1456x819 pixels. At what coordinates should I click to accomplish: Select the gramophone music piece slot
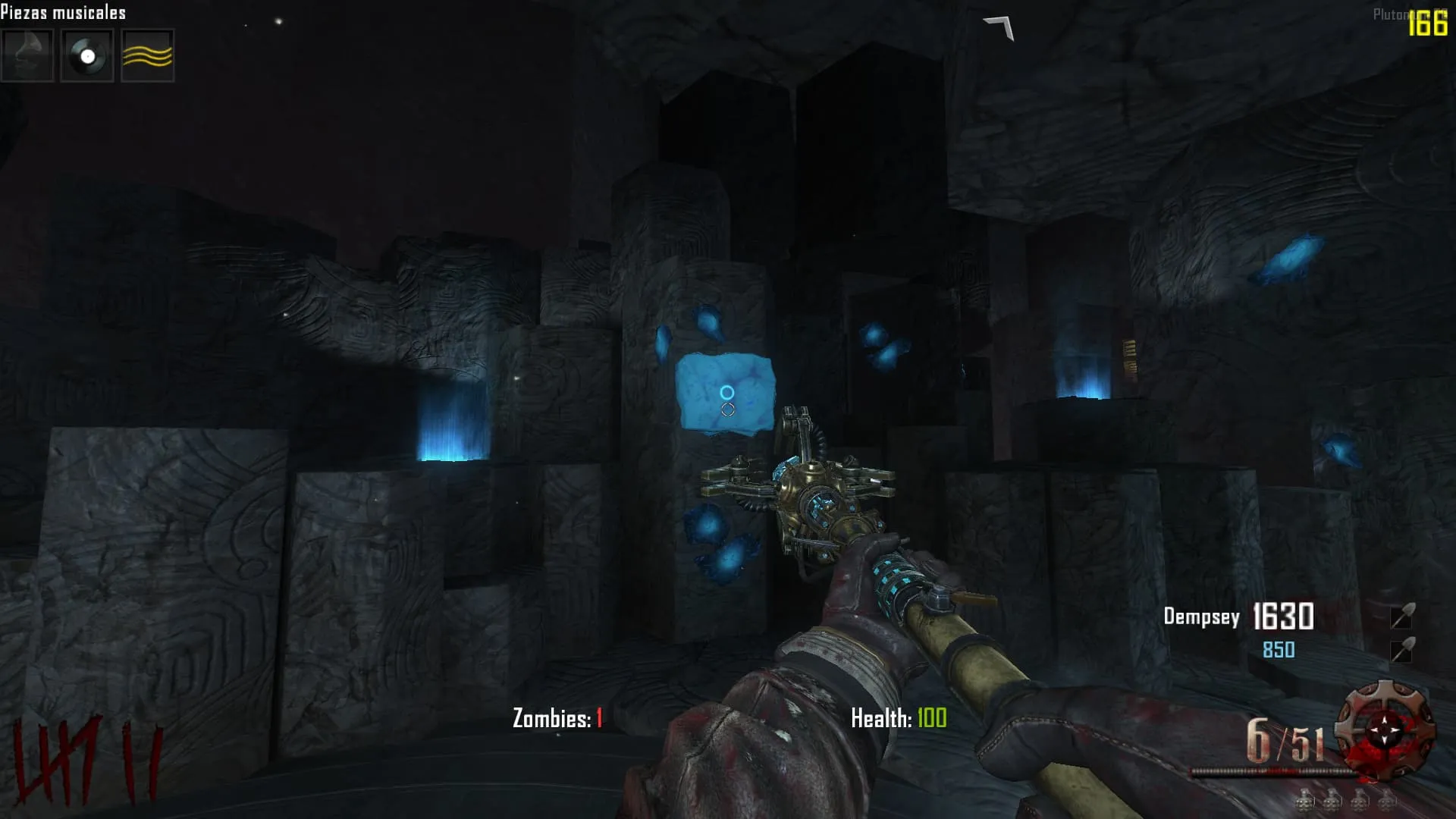pyautogui.click(x=27, y=55)
